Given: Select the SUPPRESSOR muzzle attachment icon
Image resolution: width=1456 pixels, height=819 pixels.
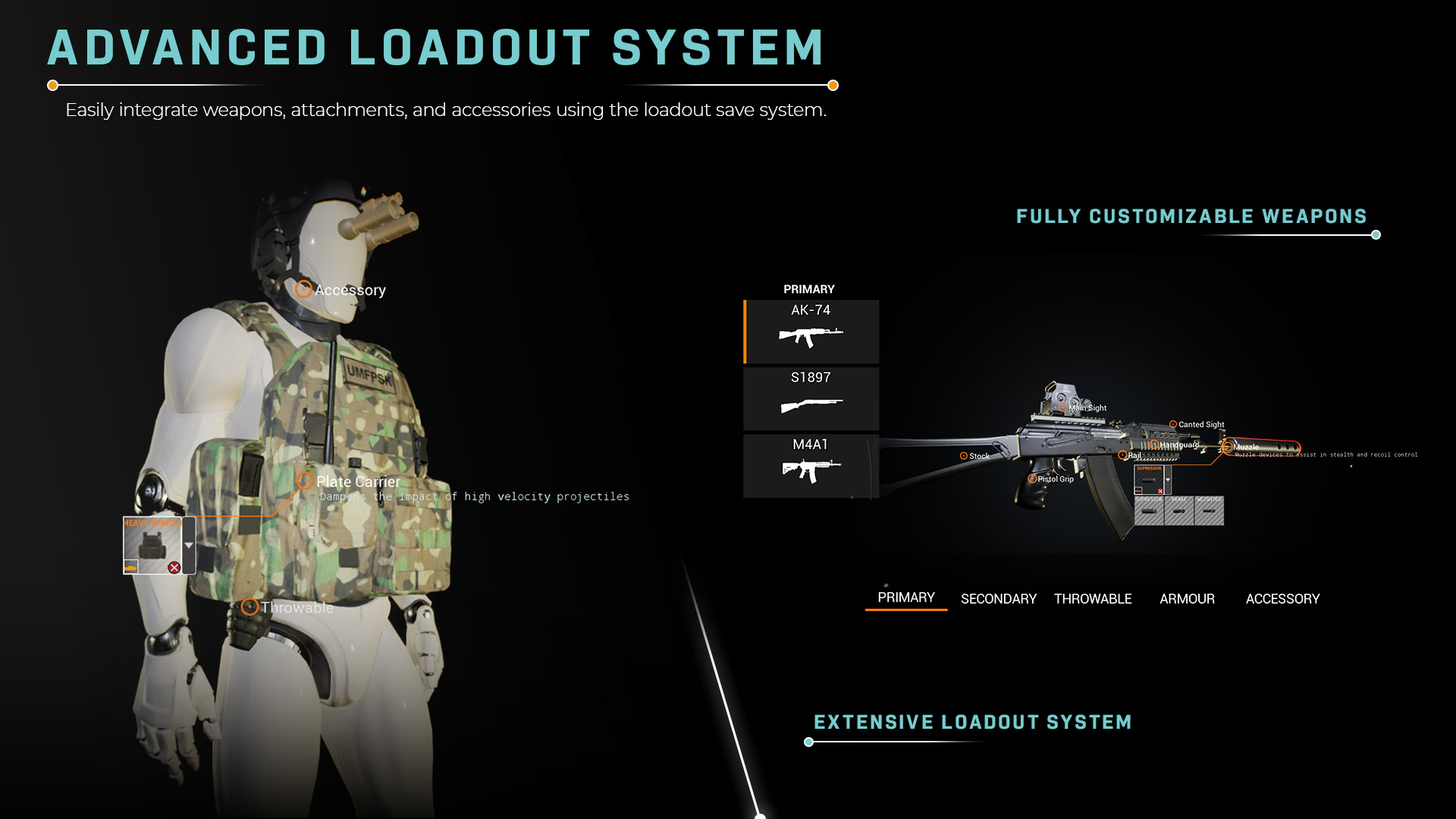Looking at the screenshot, I should pos(1149,511).
